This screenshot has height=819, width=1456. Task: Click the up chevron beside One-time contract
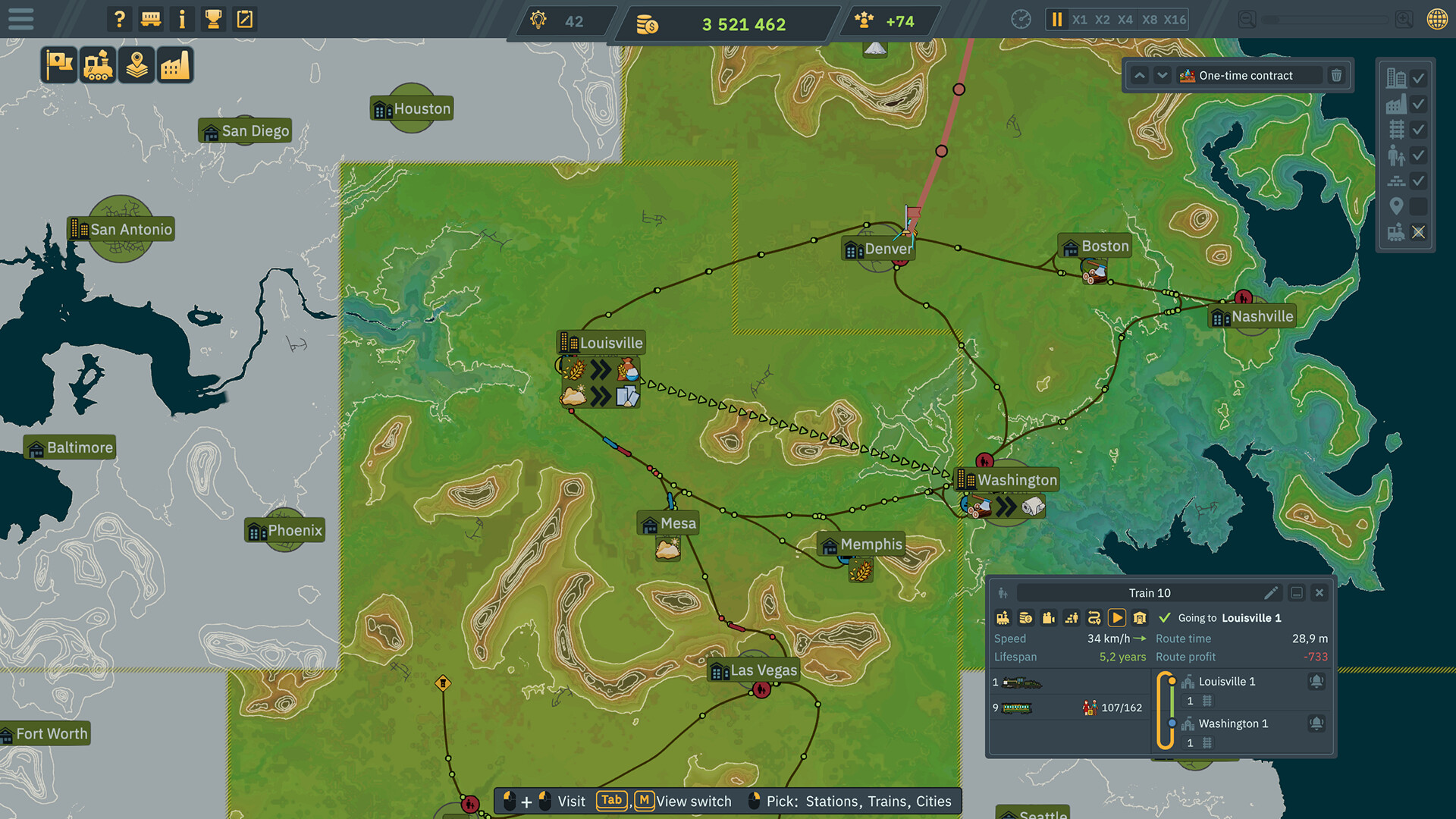[1139, 75]
